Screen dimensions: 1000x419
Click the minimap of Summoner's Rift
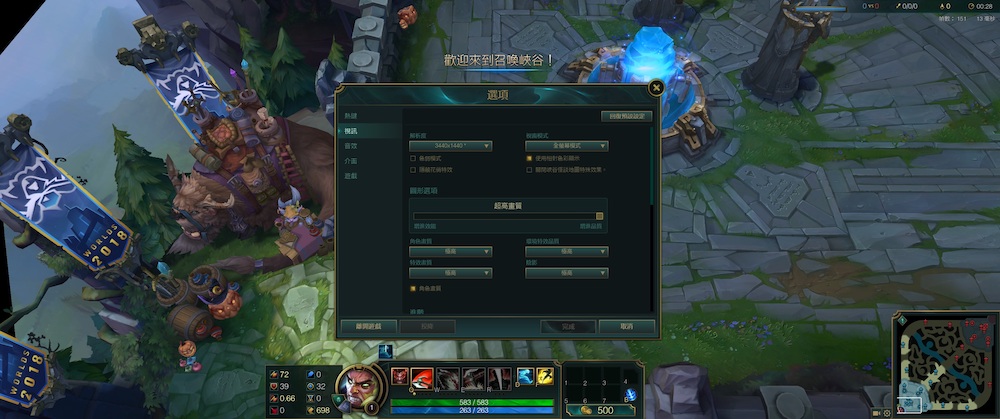click(x=944, y=362)
